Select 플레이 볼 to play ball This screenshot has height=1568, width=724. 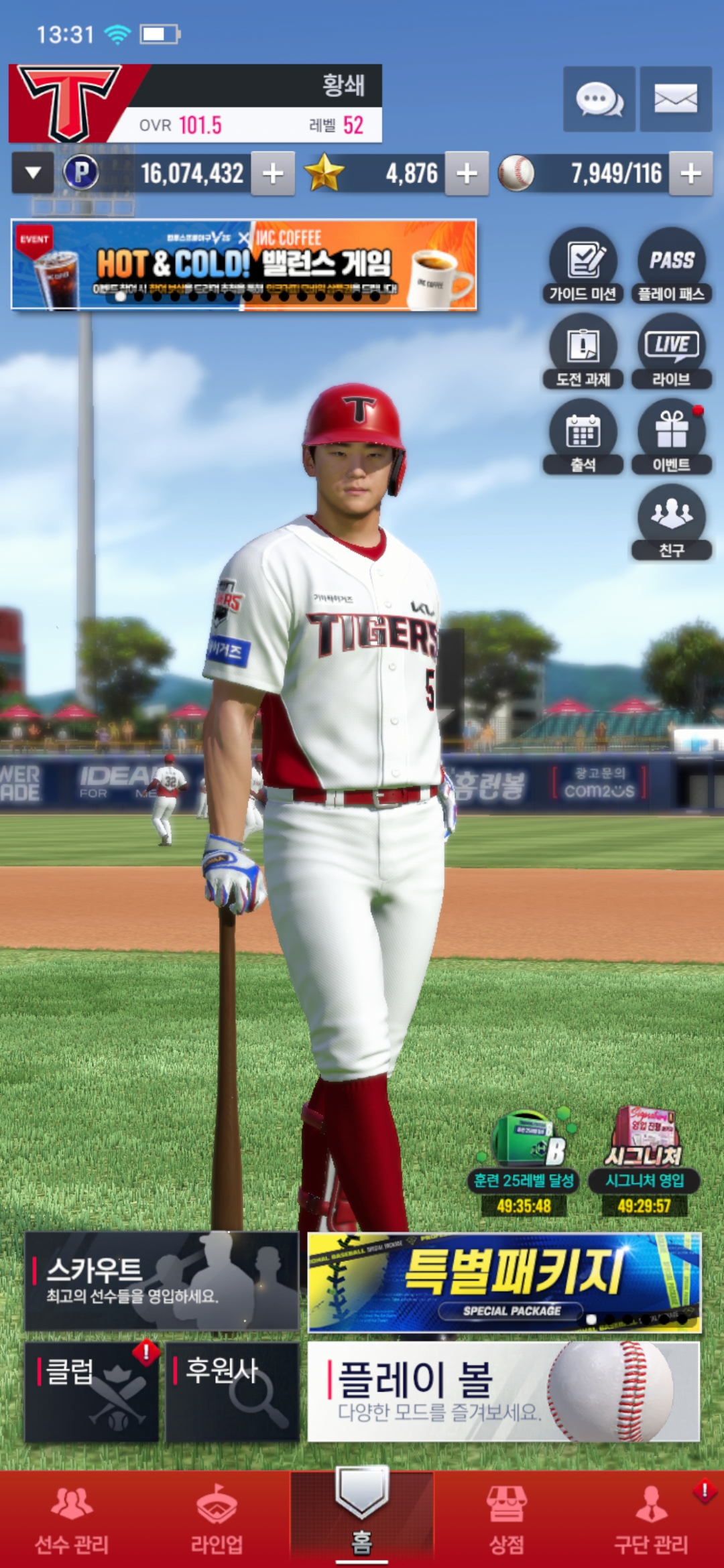click(x=503, y=1391)
